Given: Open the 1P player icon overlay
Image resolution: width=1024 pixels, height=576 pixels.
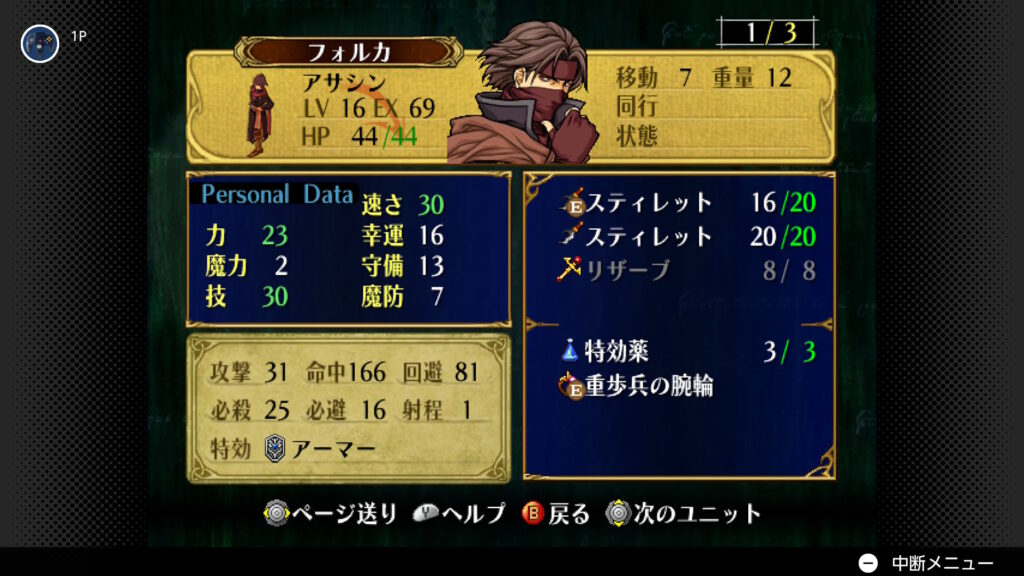Looking at the screenshot, I should [x=40, y=43].
